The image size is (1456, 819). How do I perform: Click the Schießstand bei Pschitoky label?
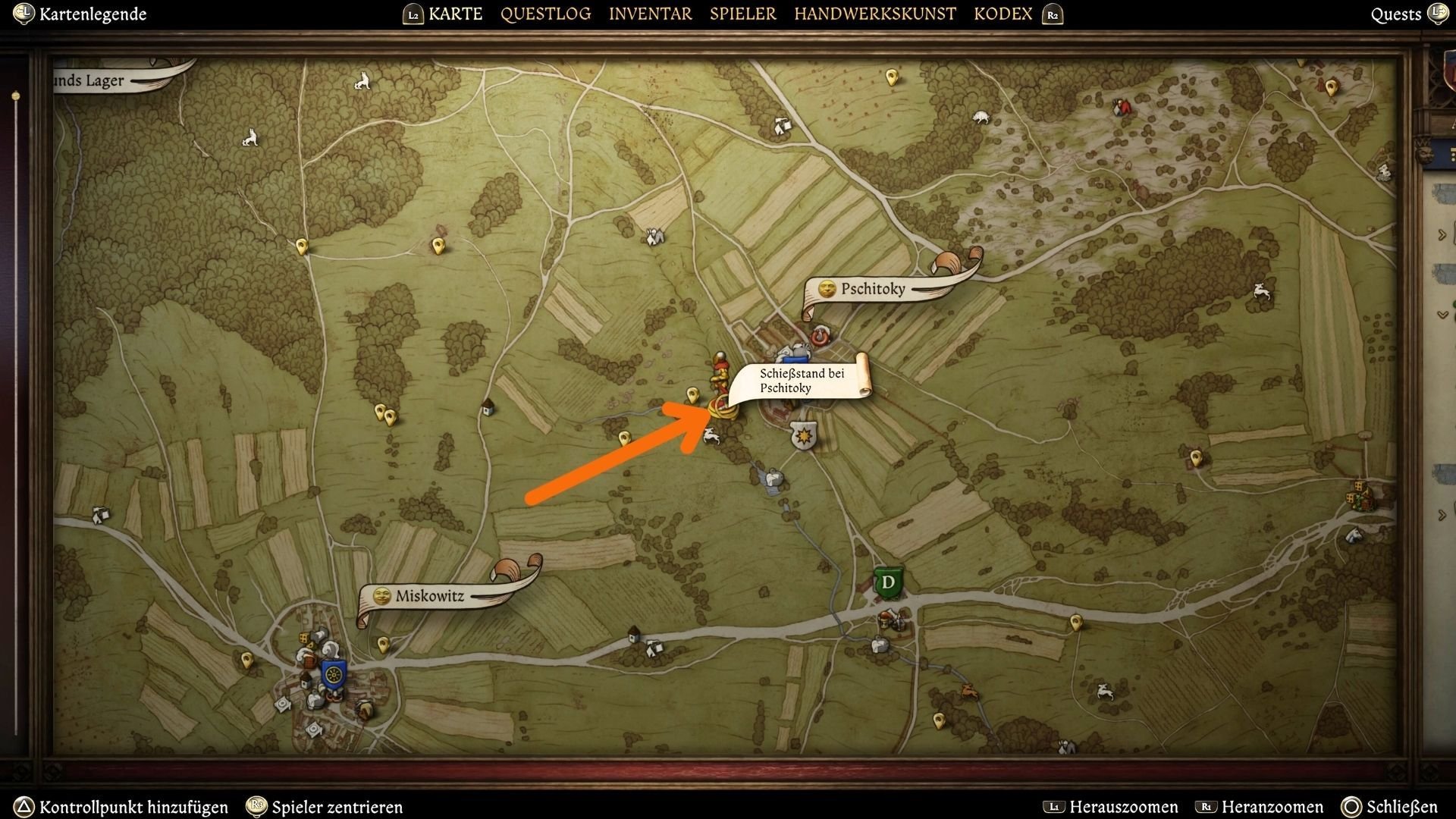point(802,381)
